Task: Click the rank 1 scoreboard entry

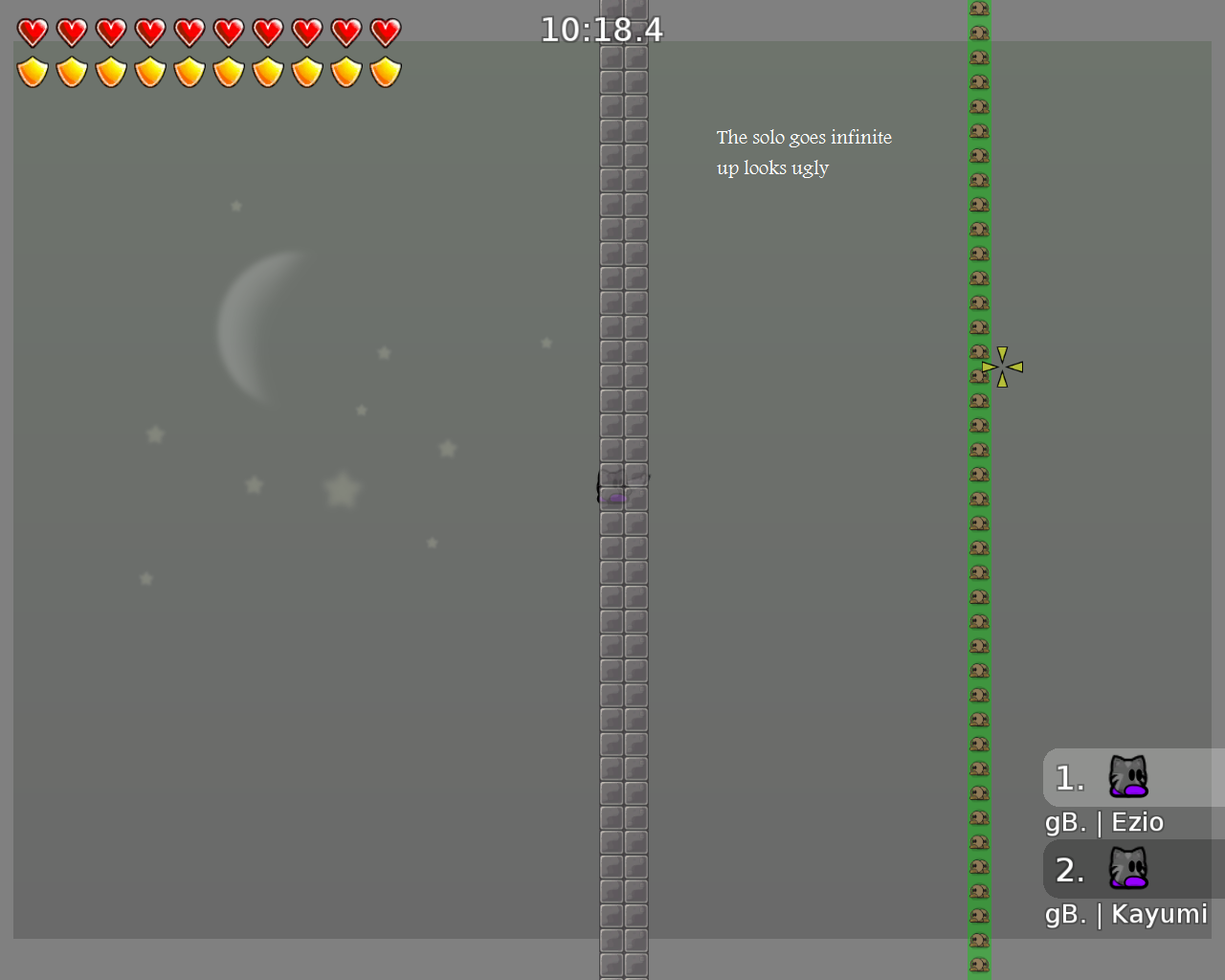Action: click(x=1068, y=778)
